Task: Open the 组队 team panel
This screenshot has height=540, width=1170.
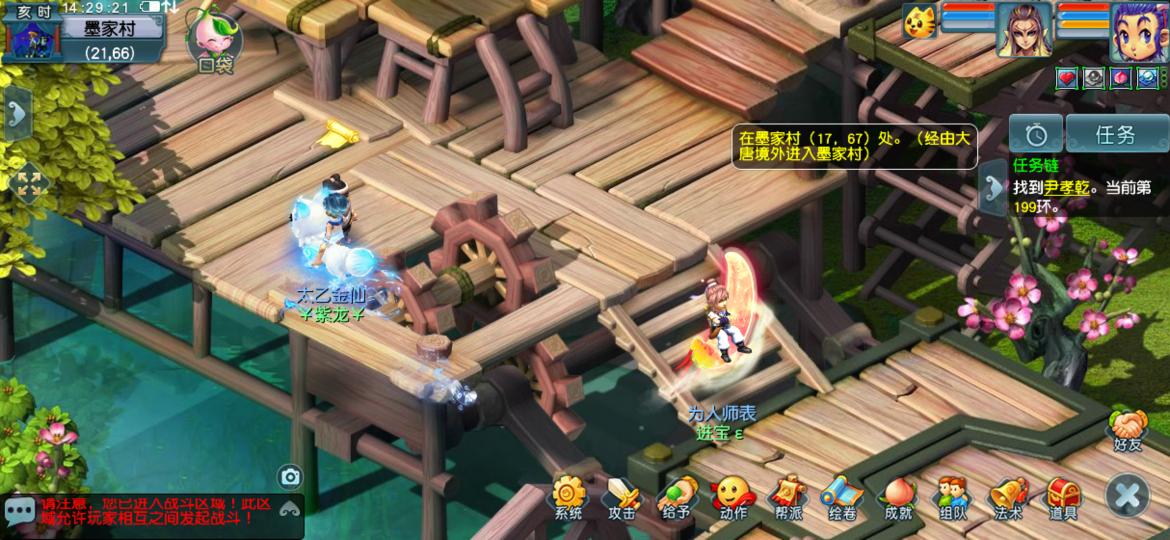Action: tap(952, 496)
